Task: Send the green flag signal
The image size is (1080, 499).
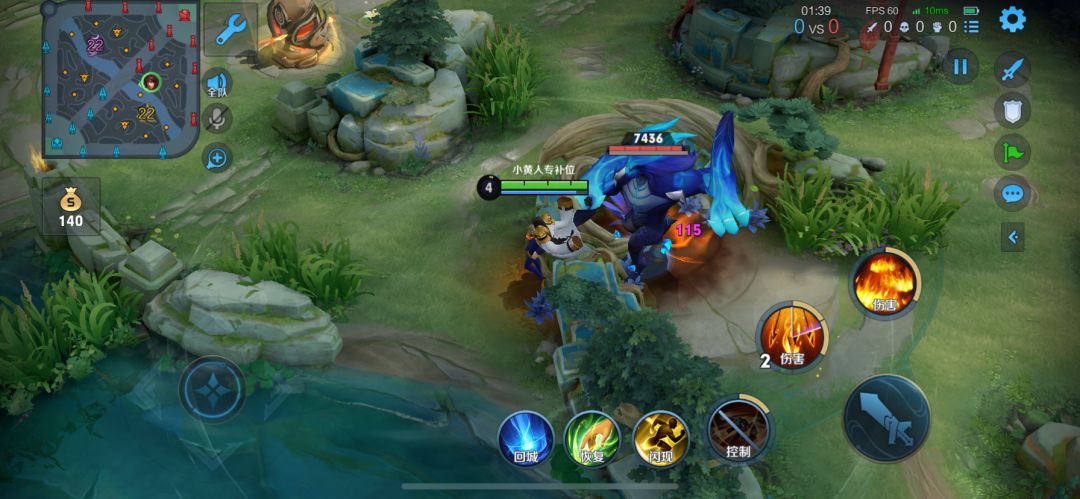Action: click(x=1012, y=152)
